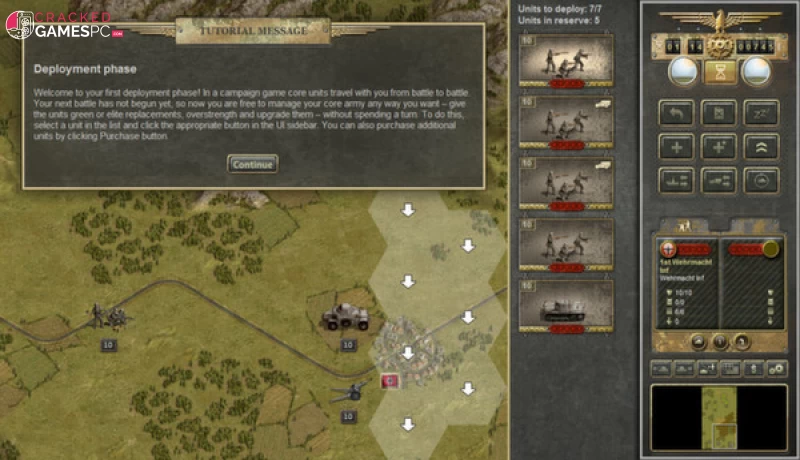Continue past the tutorial message

(x=252, y=163)
